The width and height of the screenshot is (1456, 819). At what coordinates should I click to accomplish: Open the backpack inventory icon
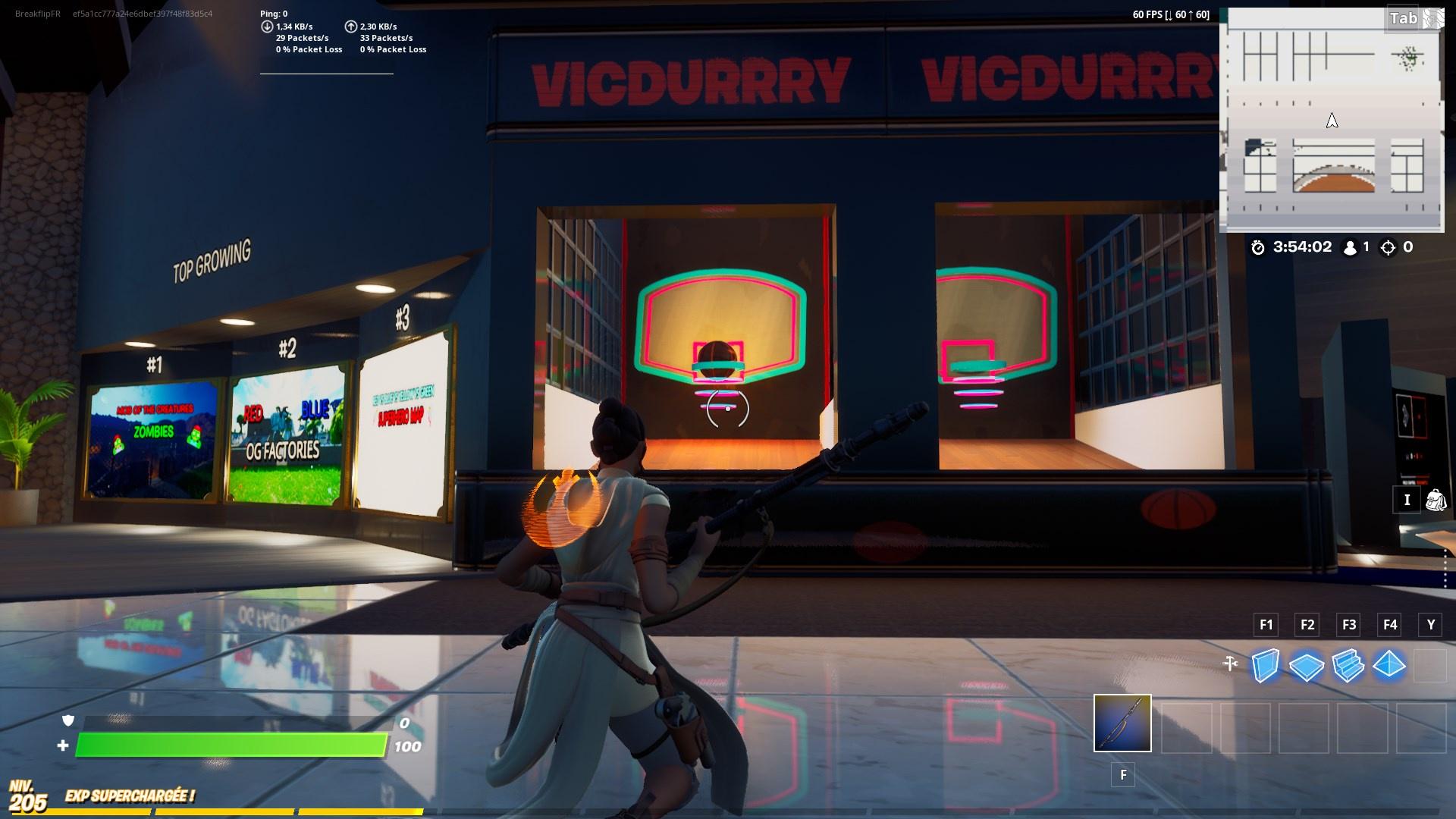(1435, 500)
